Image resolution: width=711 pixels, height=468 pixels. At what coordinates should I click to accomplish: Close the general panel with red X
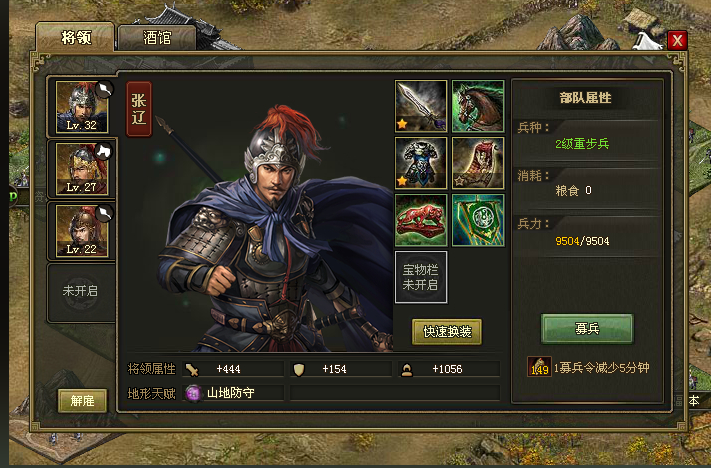(x=678, y=40)
